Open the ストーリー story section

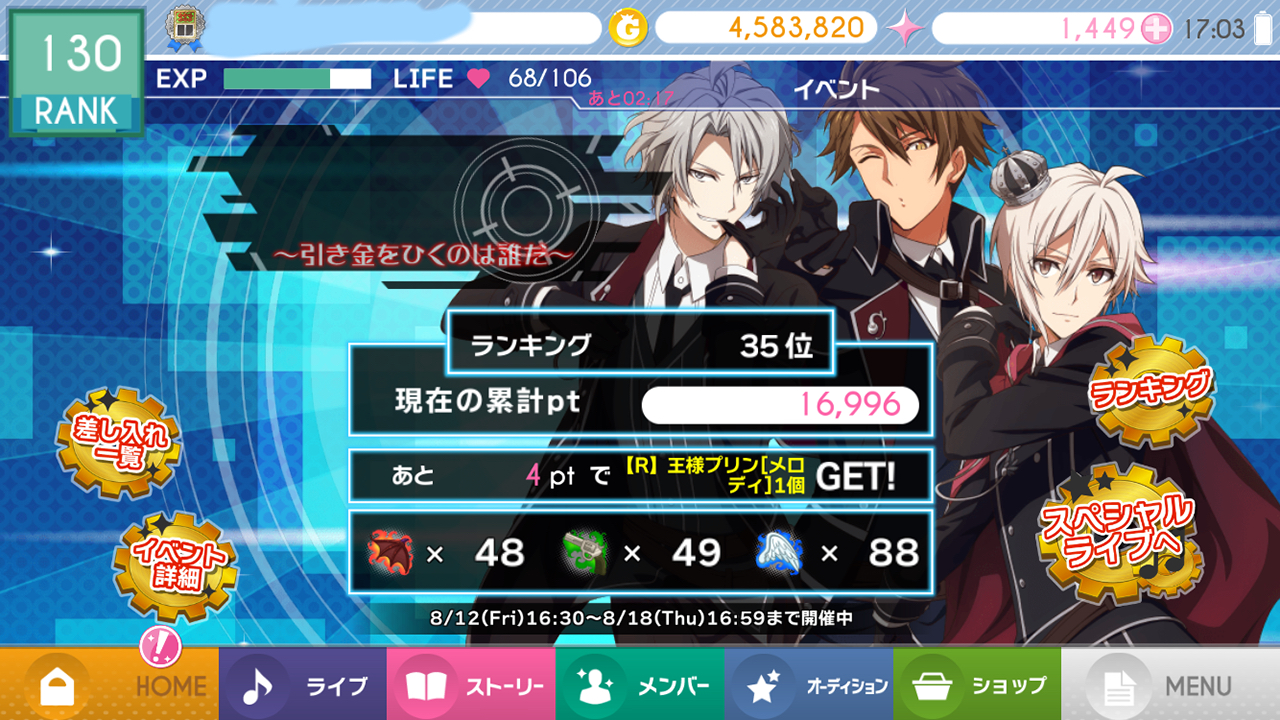471,685
